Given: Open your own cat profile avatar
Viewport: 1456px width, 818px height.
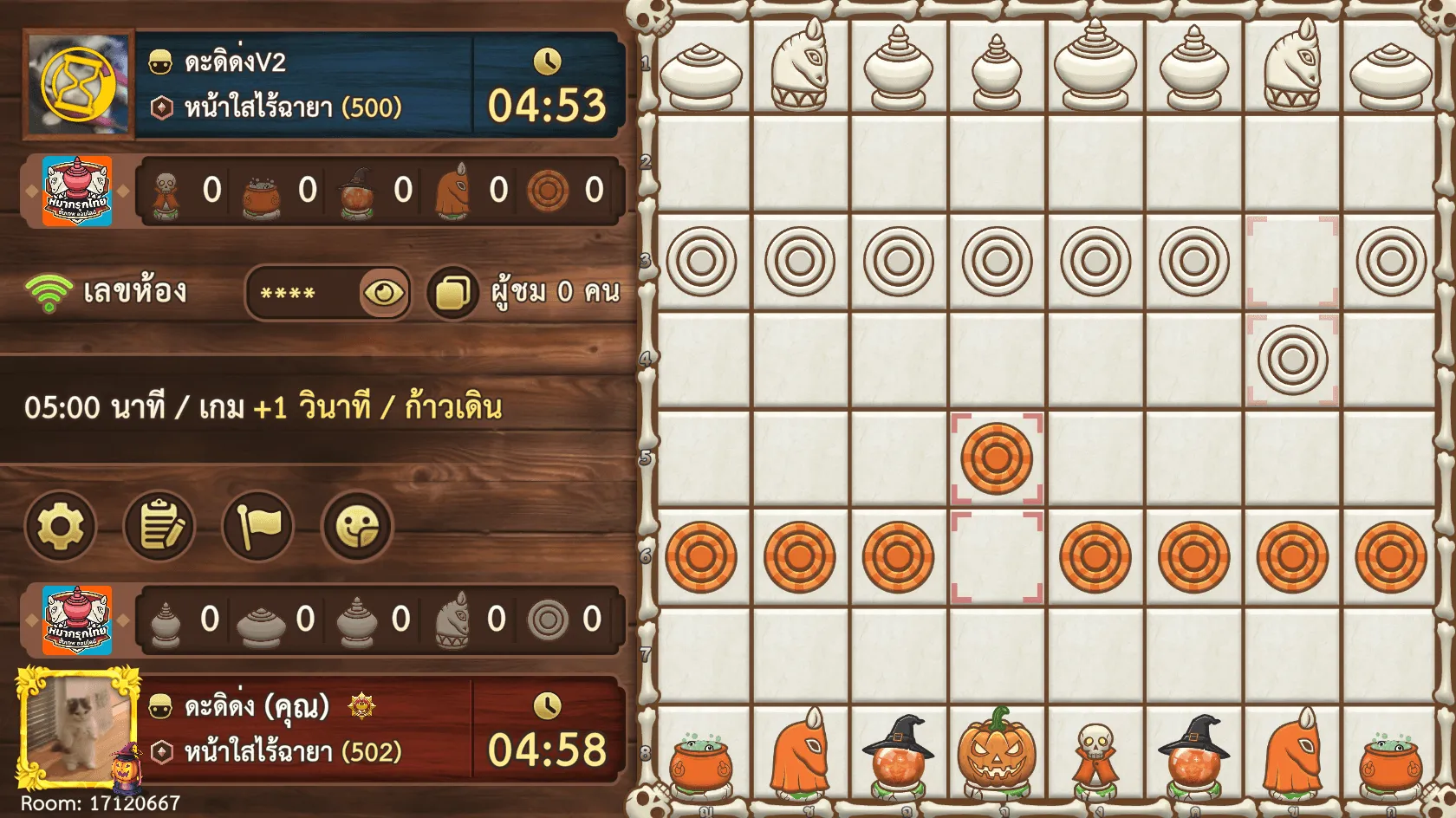Looking at the screenshot, I should (78, 726).
